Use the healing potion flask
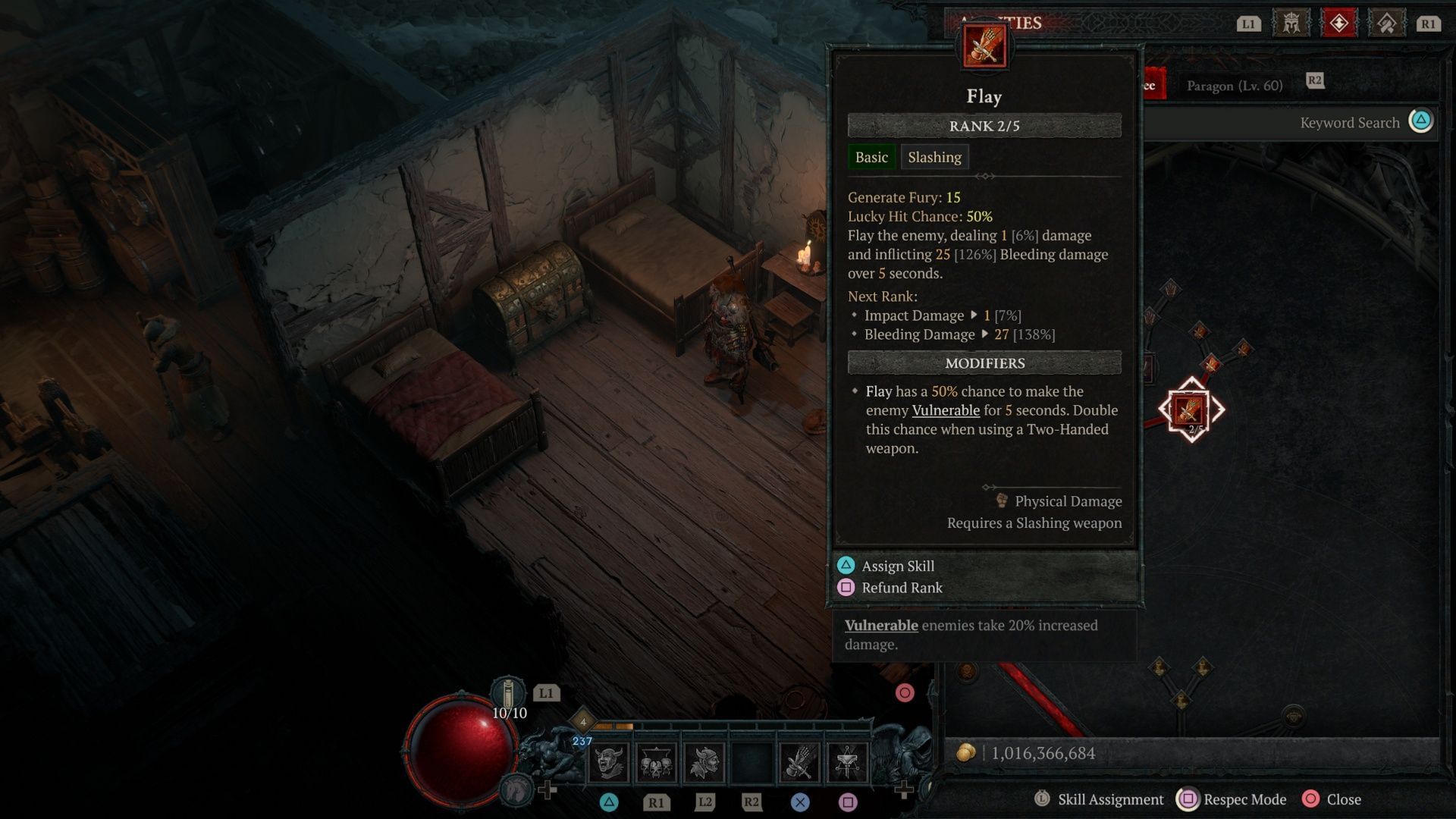Viewport: 1456px width, 819px height. (x=508, y=694)
